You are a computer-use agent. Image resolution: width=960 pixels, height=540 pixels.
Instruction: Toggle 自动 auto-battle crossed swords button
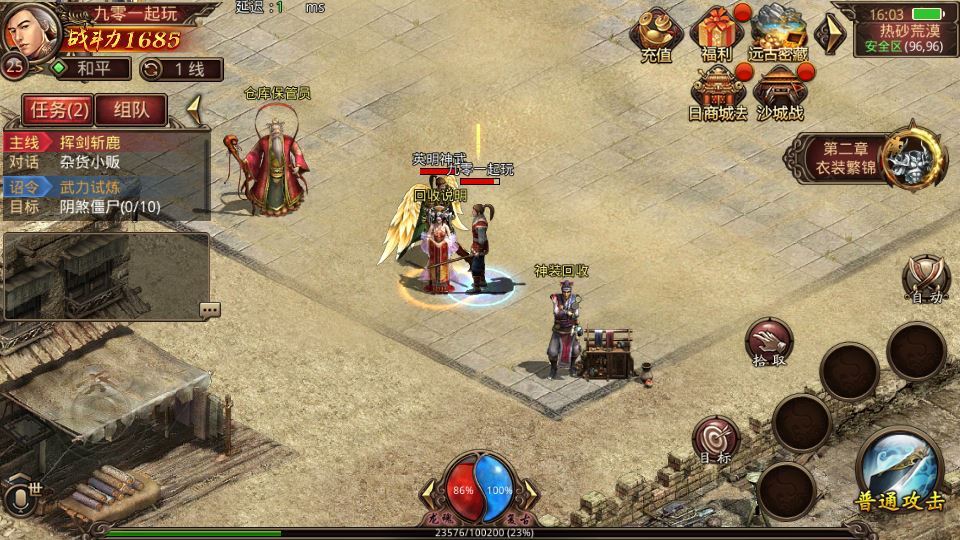924,277
